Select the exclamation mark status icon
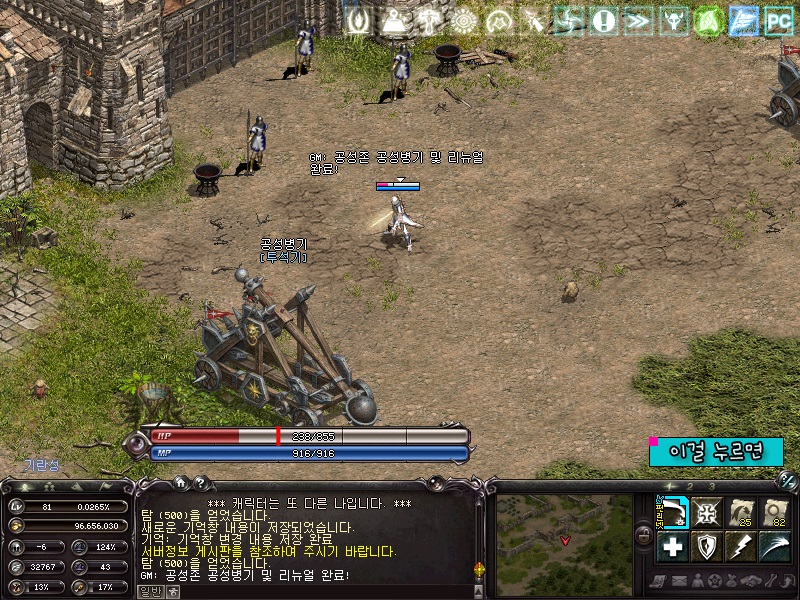The width and height of the screenshot is (800, 600). coord(603,20)
